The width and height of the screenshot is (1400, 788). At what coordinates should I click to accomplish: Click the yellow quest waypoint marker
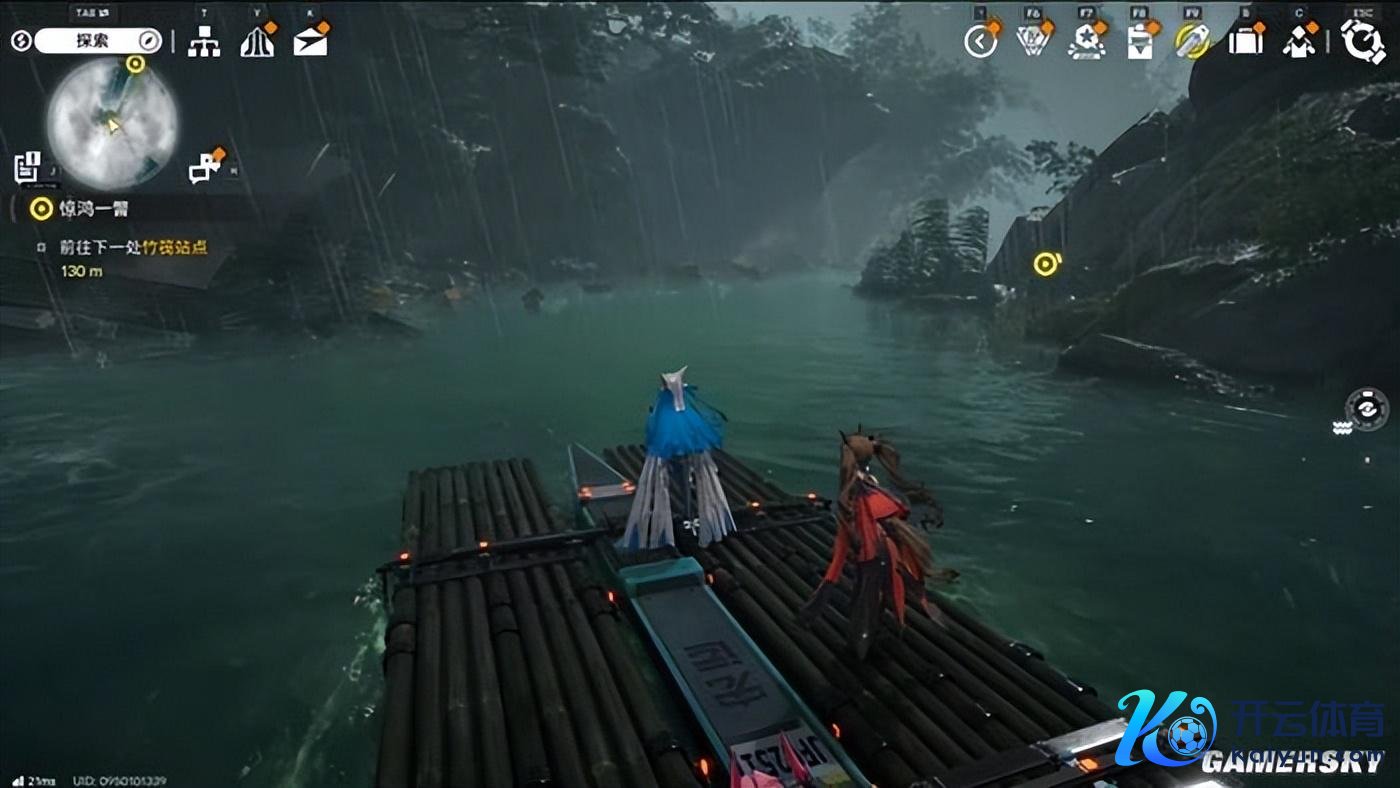[1046, 264]
